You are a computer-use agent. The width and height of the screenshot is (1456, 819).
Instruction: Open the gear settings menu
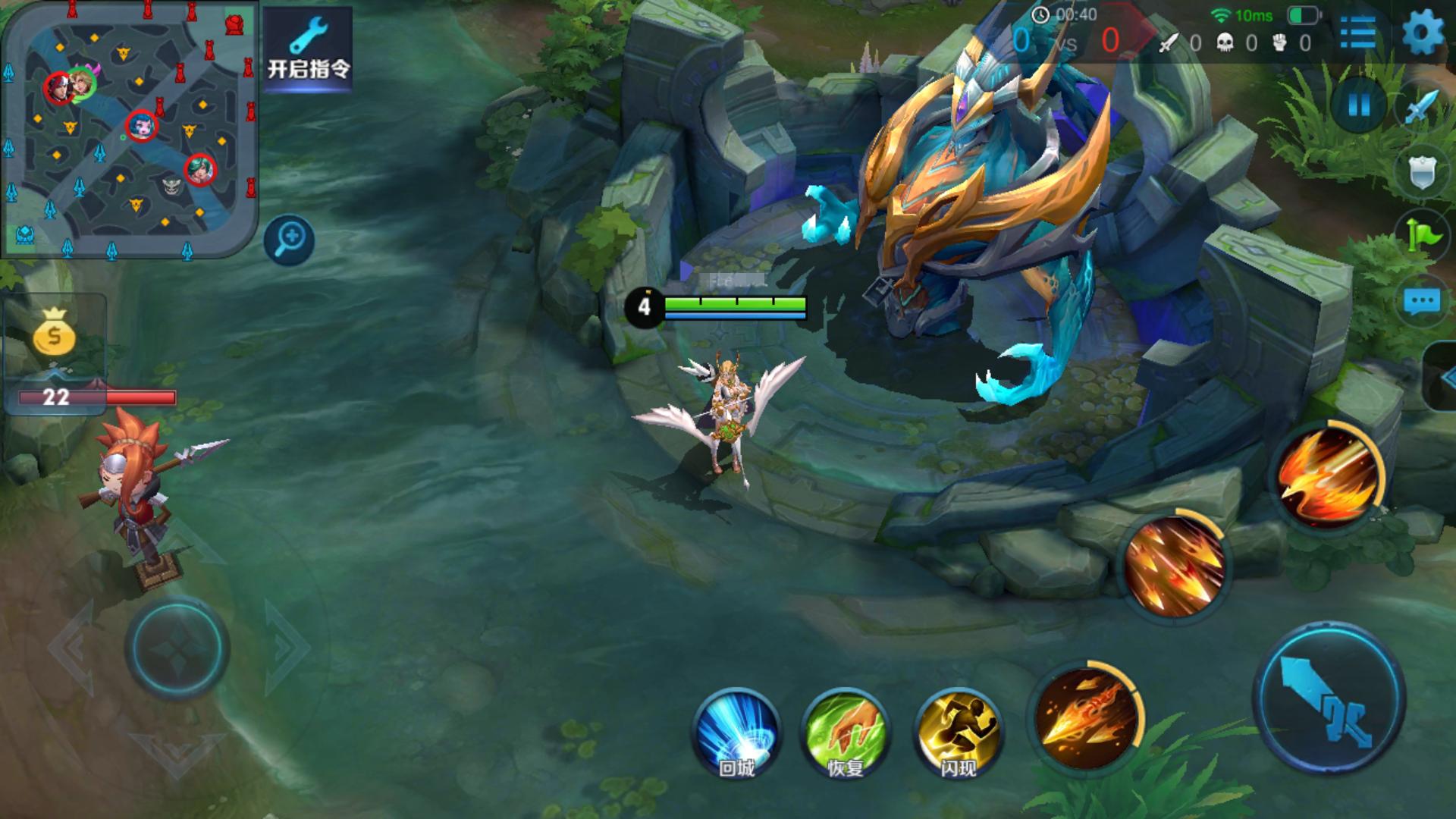pos(1423,33)
